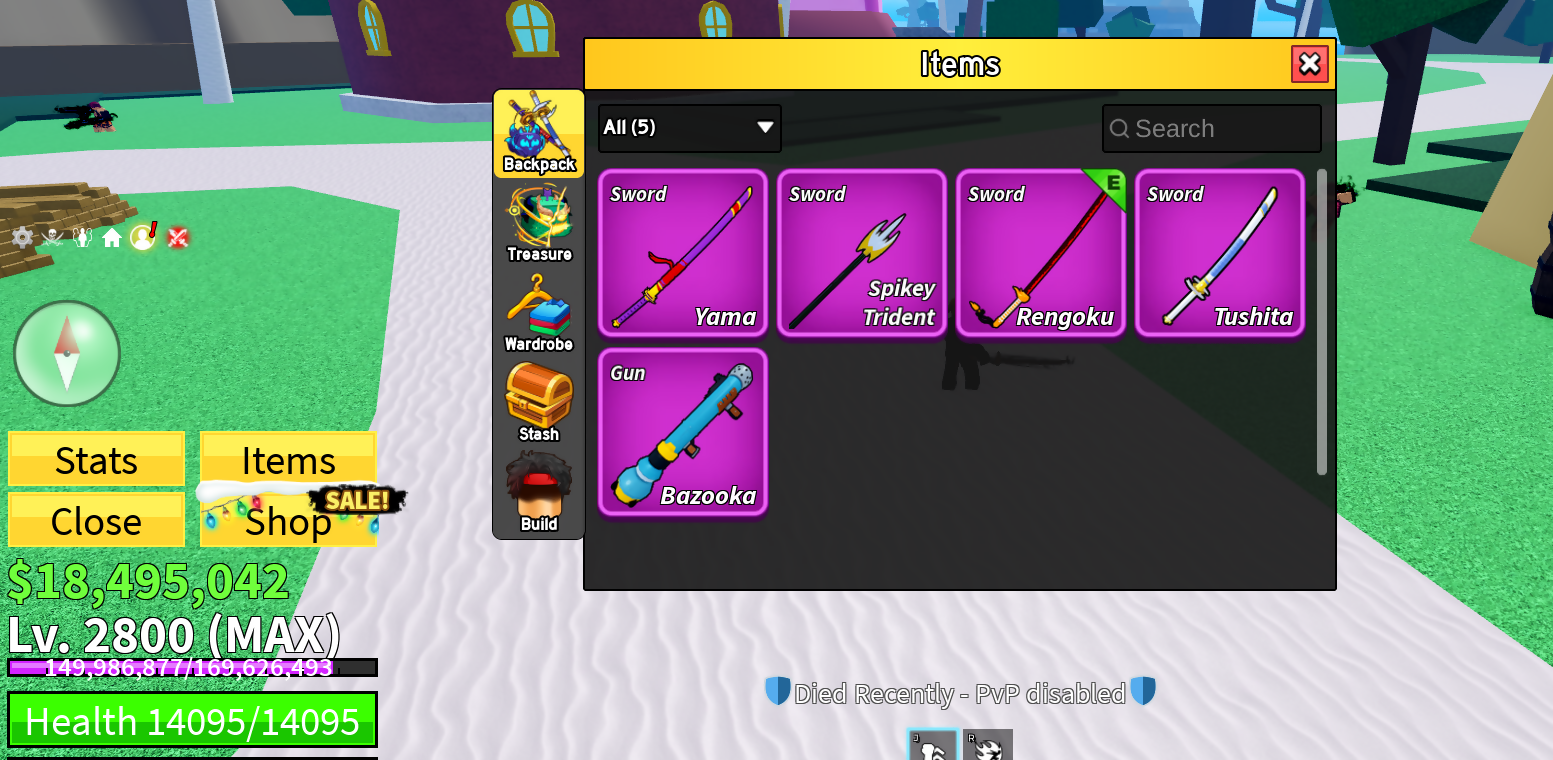Expand the "All (5)" filter dropdown
Screen dimensions: 1553x760
[x=689, y=128]
